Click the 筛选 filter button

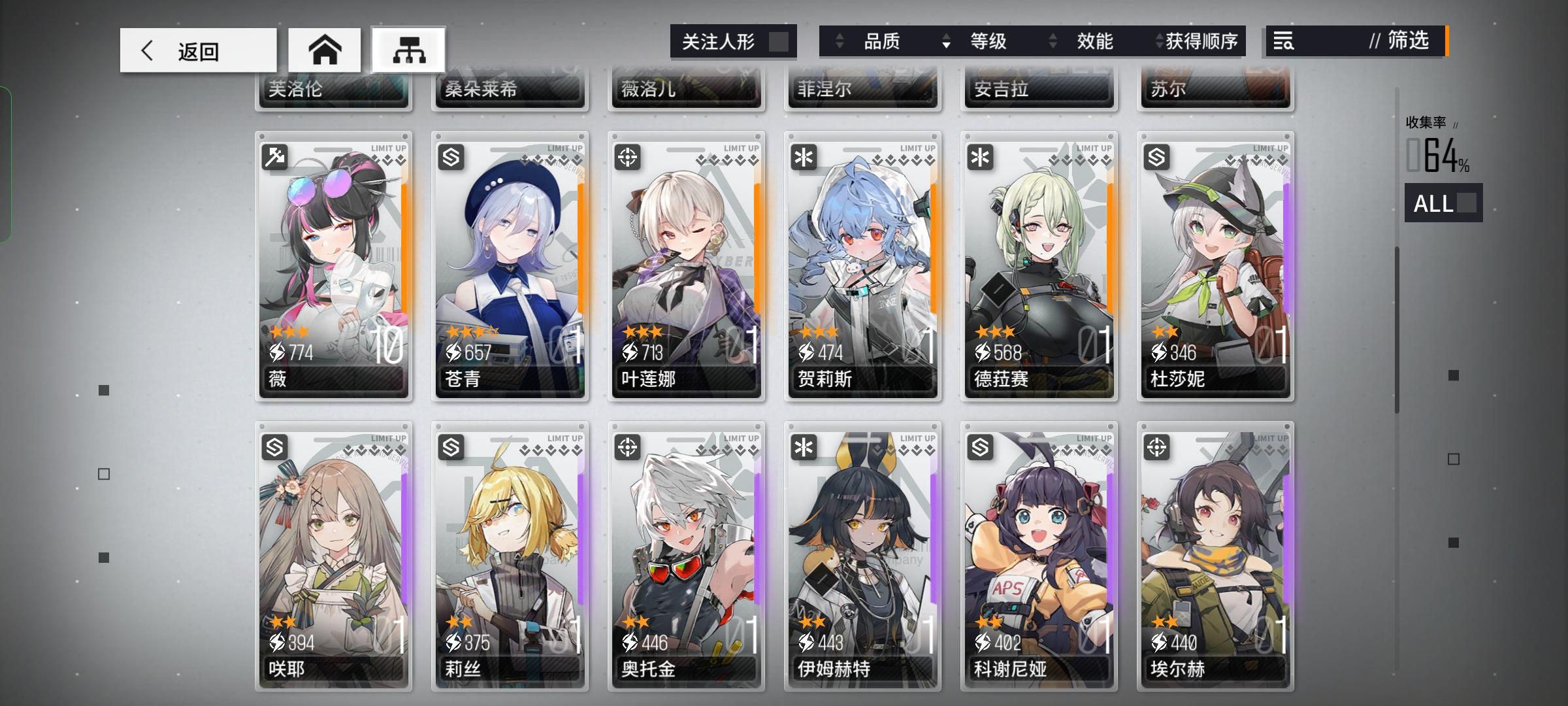tap(1407, 42)
